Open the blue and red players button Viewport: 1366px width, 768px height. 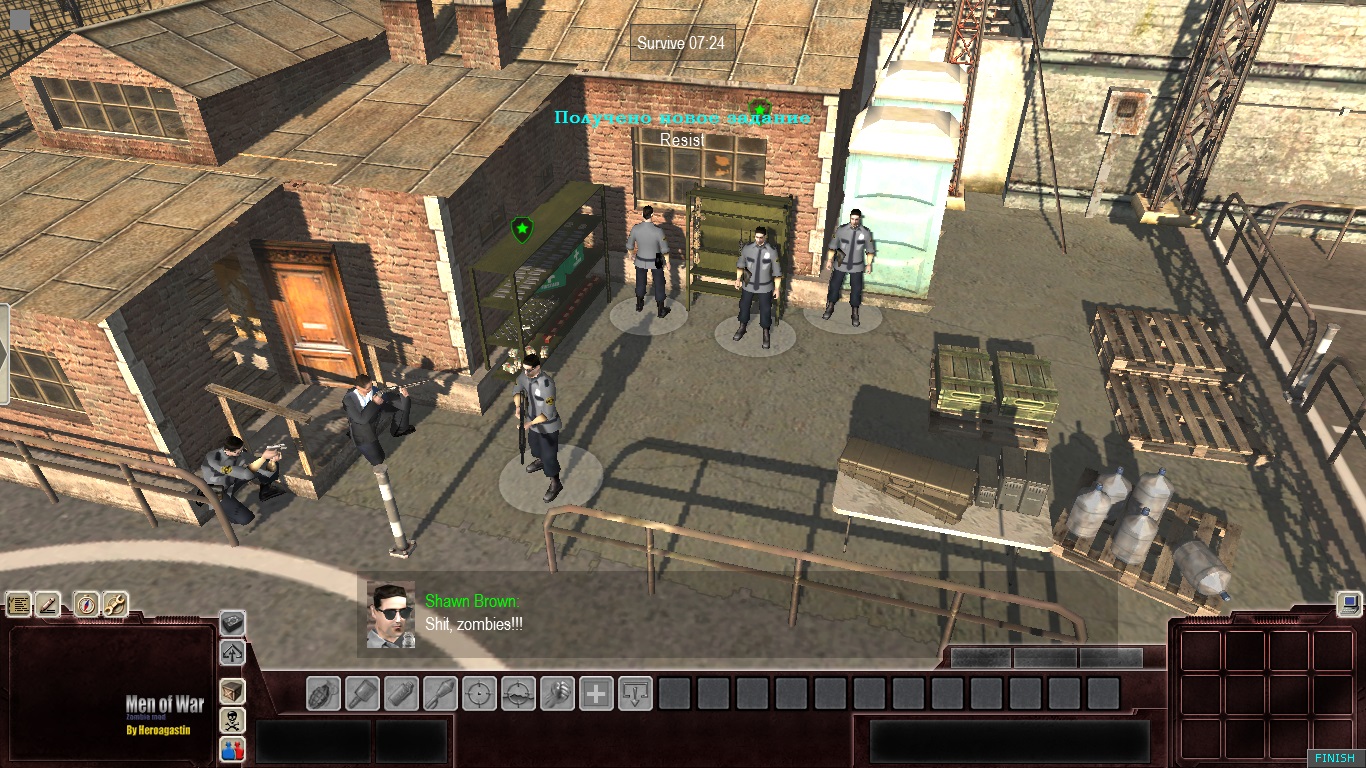tap(232, 749)
